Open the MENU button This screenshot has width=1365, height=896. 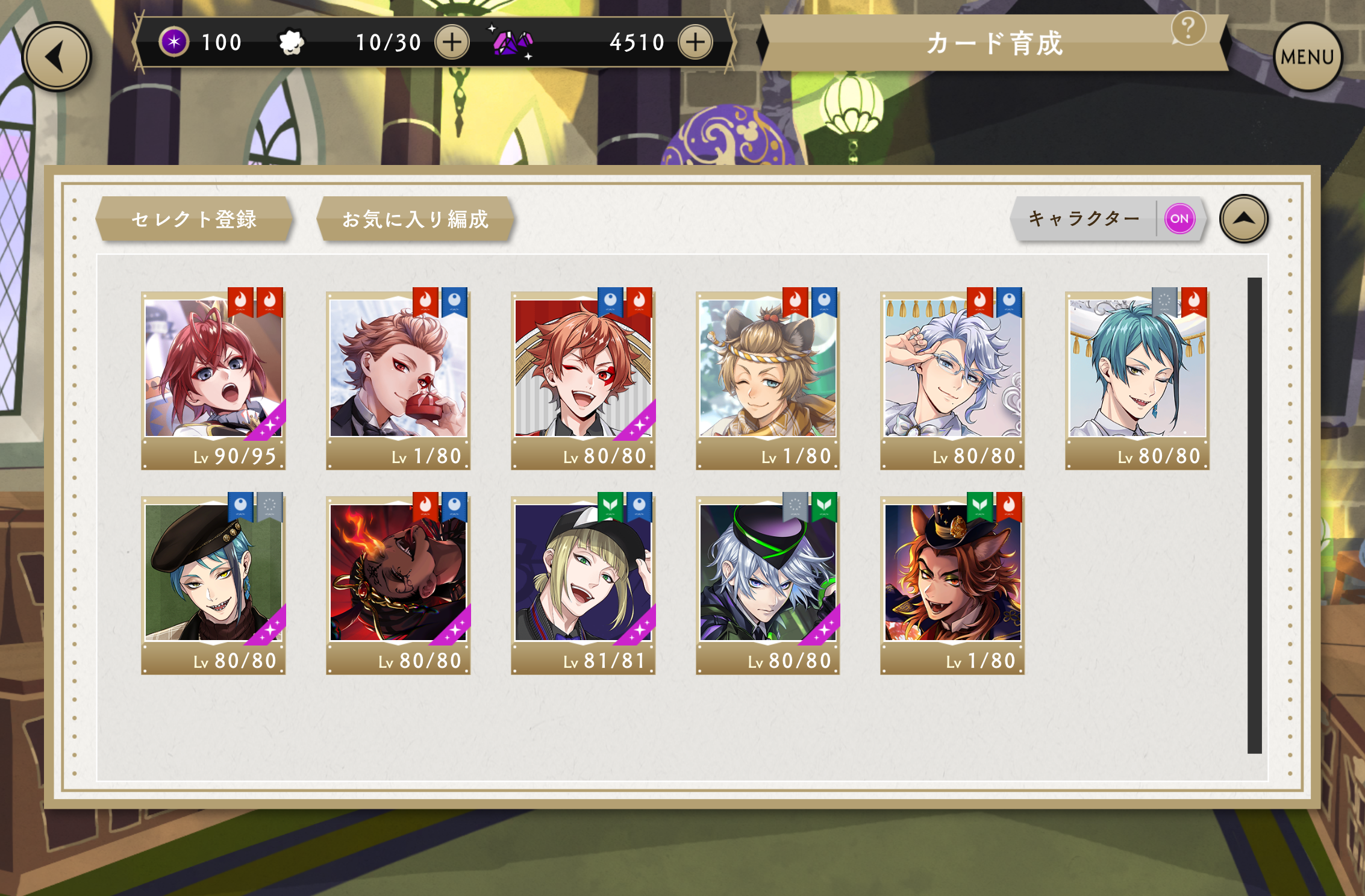1307,57
